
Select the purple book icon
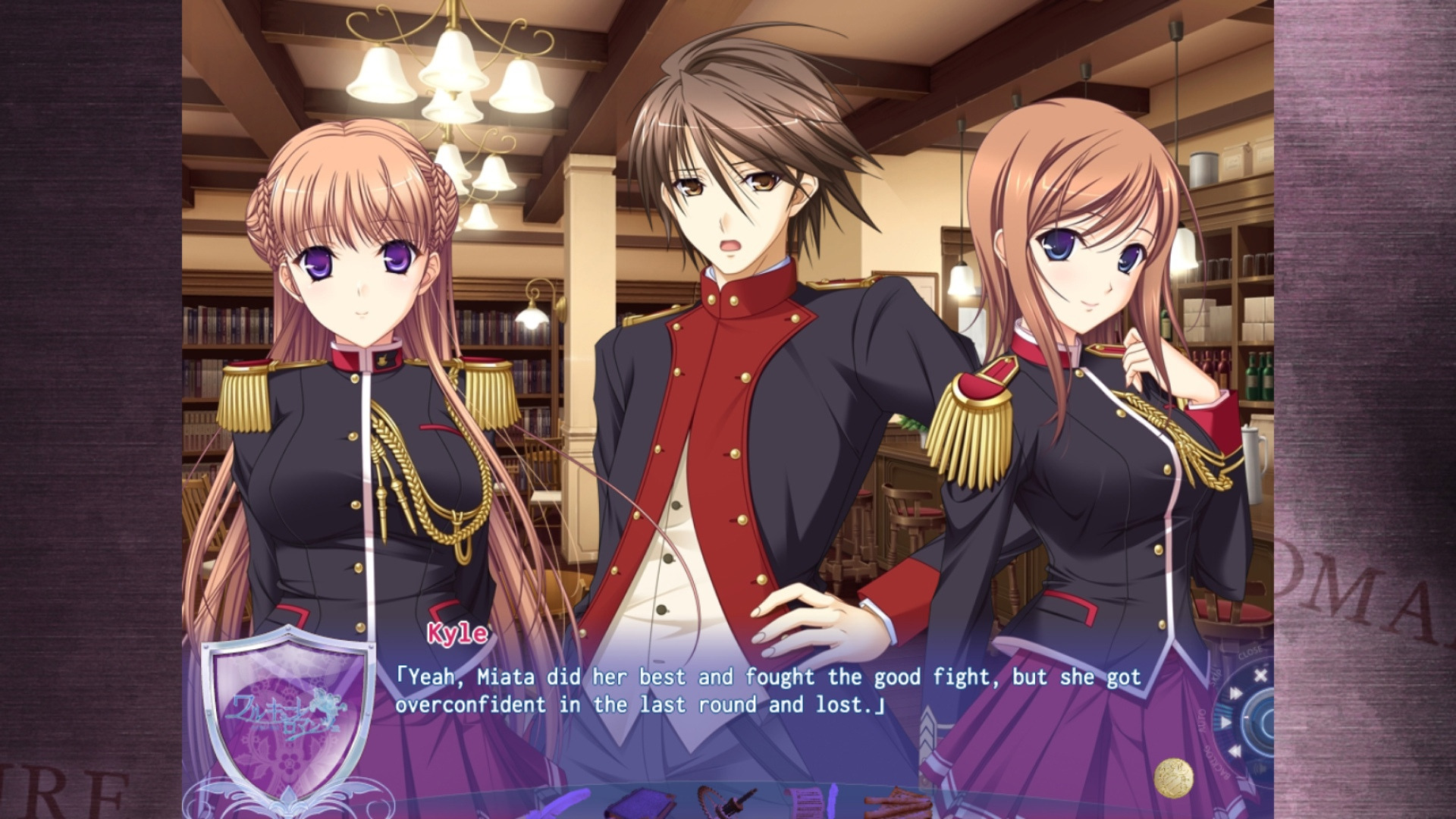coord(640,804)
